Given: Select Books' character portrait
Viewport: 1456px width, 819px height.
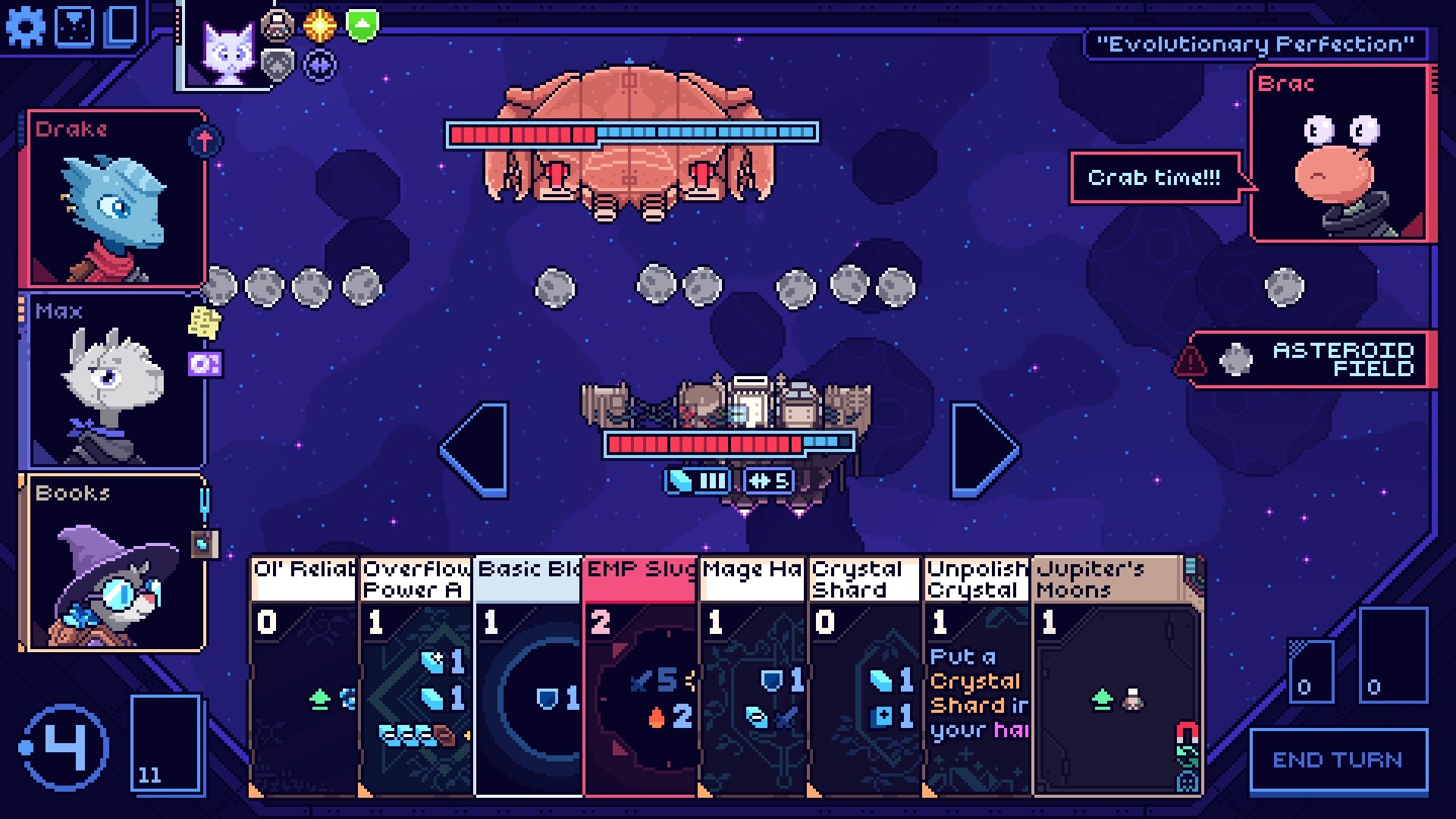Looking at the screenshot, I should point(115,563).
